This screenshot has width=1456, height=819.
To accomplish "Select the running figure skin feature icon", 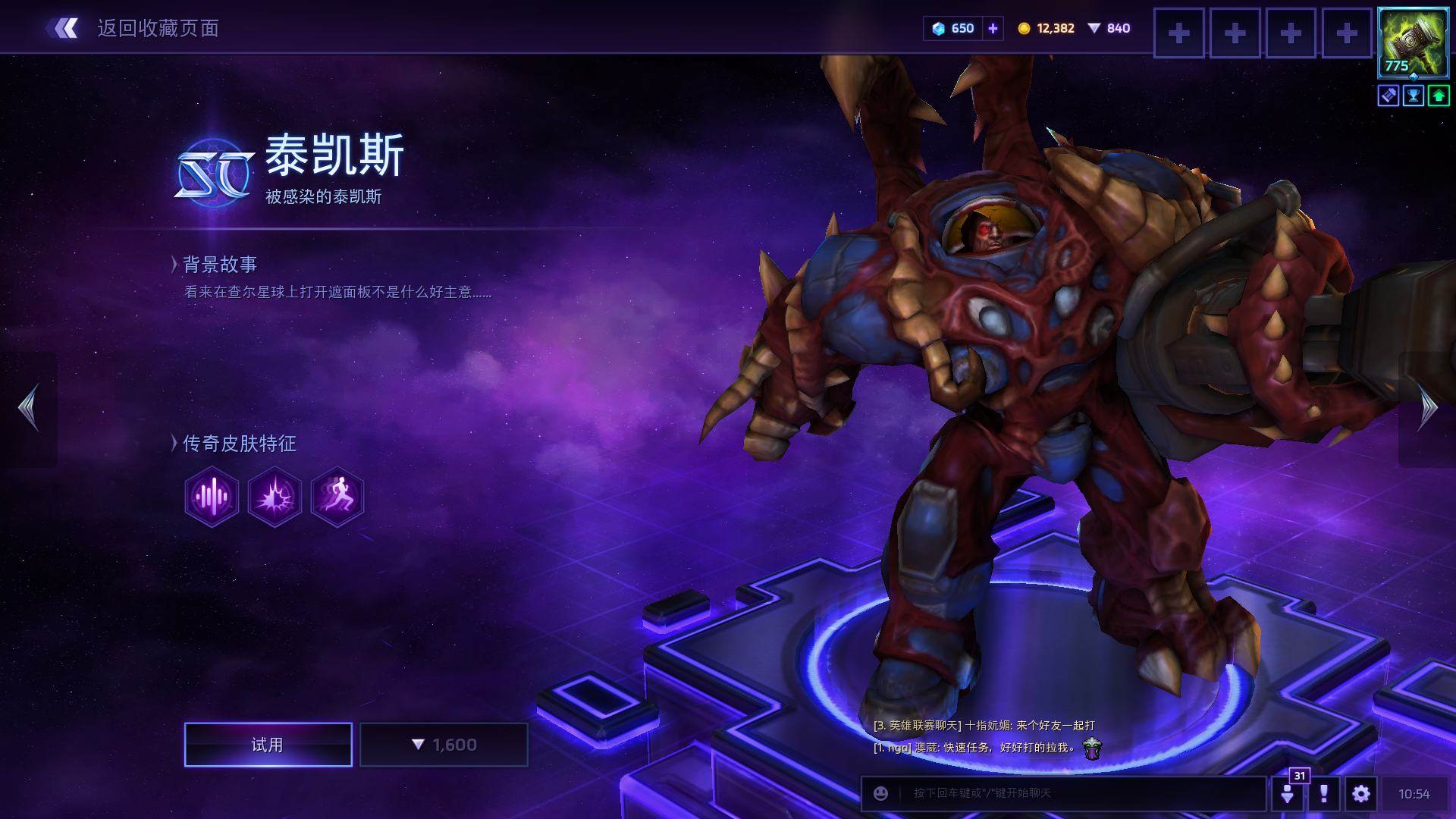I will click(337, 497).
